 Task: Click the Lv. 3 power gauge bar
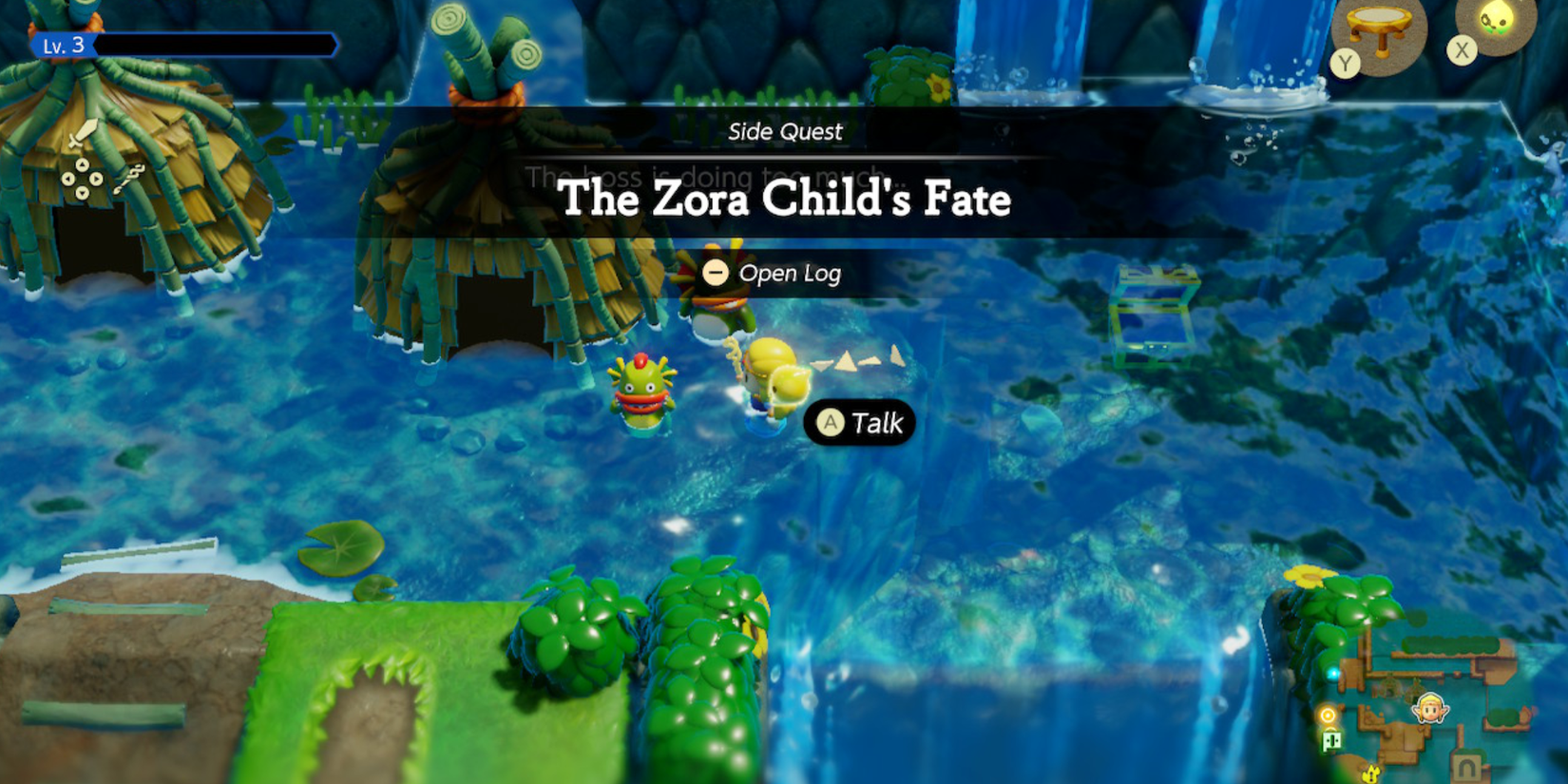point(219,44)
